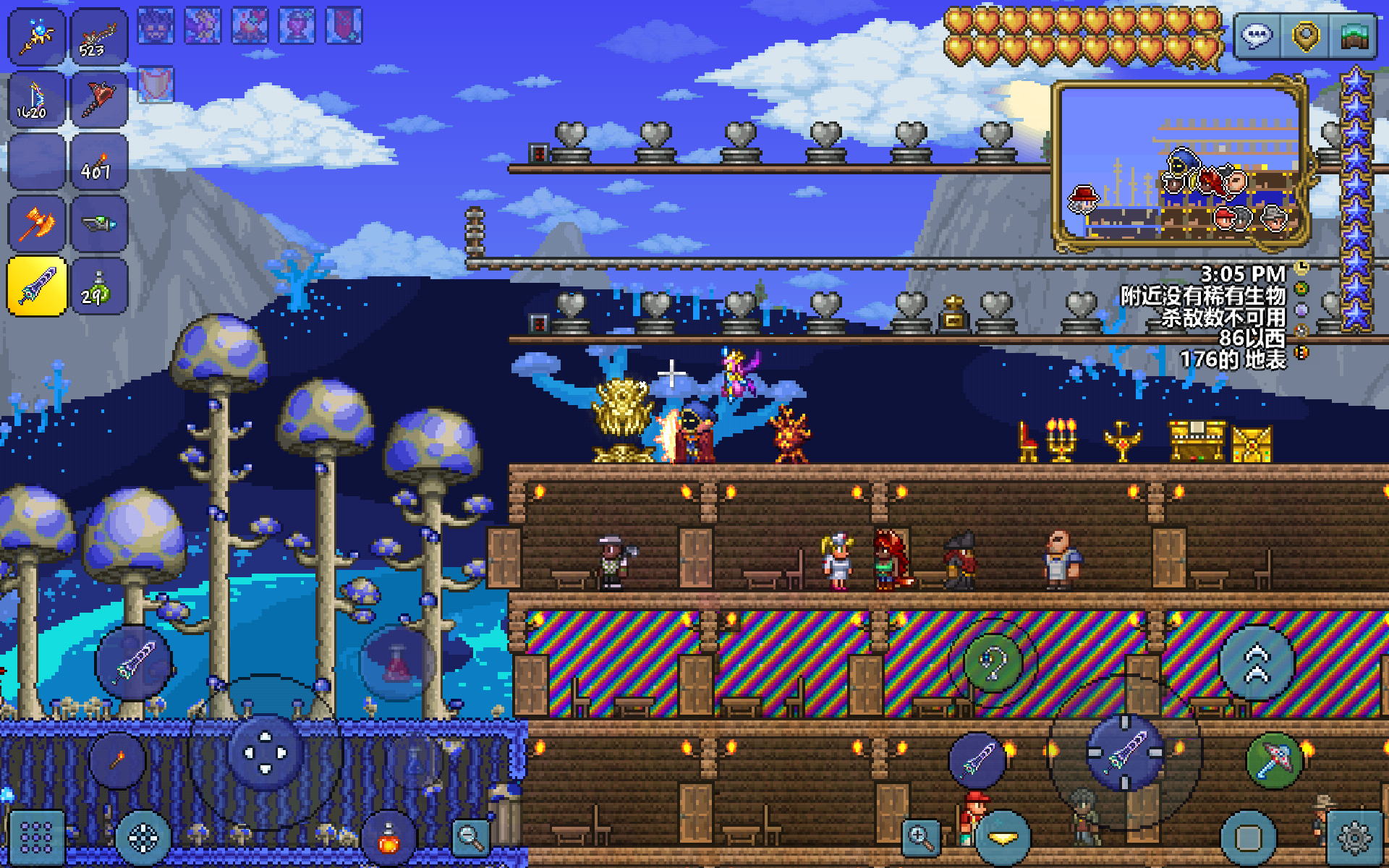Select the torch stack of 407
1389x868 pixels.
pyautogui.click(x=99, y=163)
